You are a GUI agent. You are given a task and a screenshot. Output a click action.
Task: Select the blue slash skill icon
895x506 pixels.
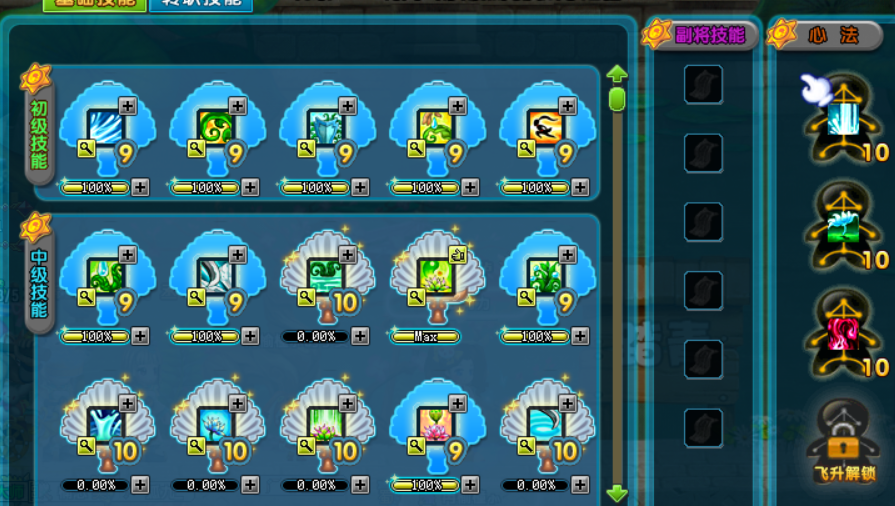click(x=107, y=130)
